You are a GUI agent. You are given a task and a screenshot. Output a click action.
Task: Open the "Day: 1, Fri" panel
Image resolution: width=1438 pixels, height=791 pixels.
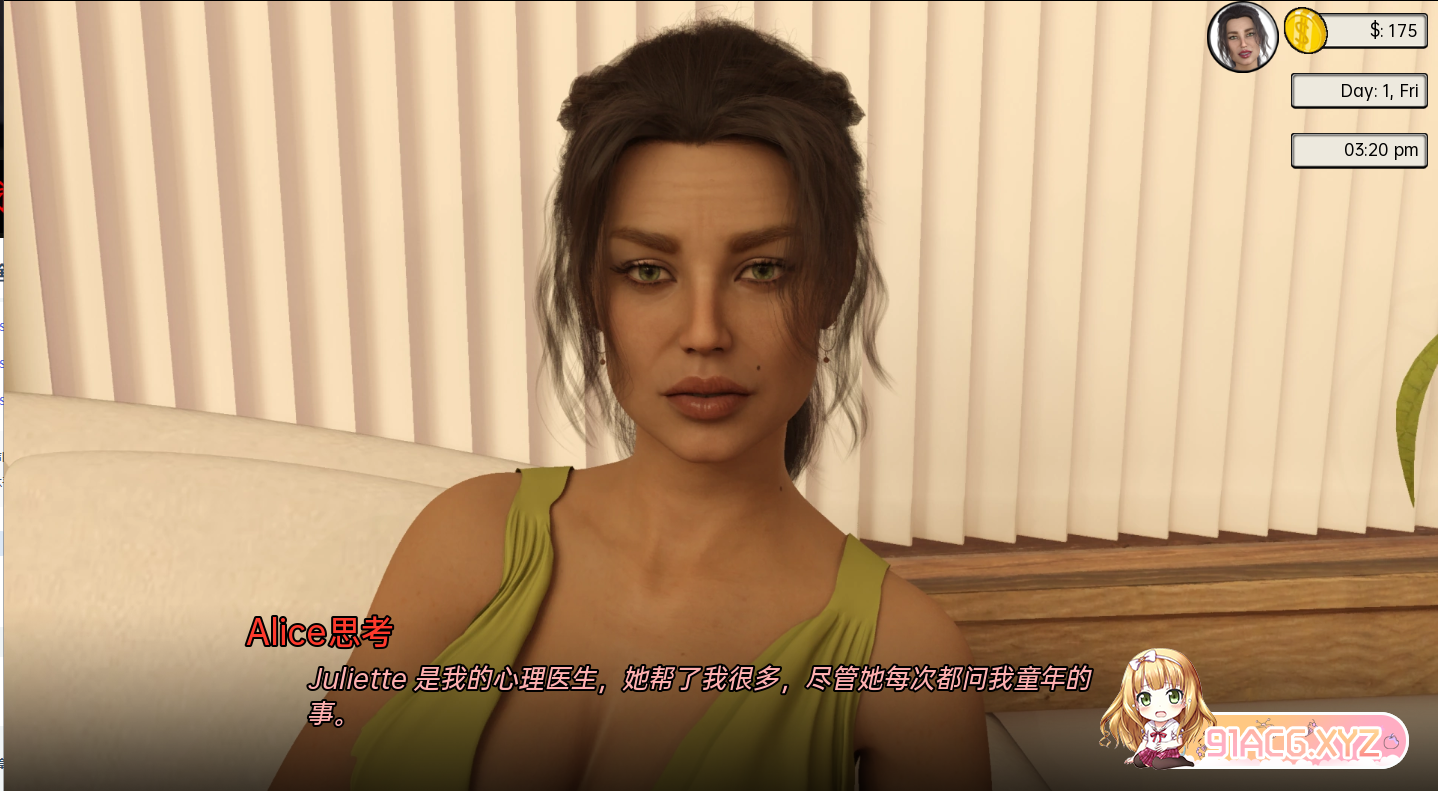click(1358, 90)
